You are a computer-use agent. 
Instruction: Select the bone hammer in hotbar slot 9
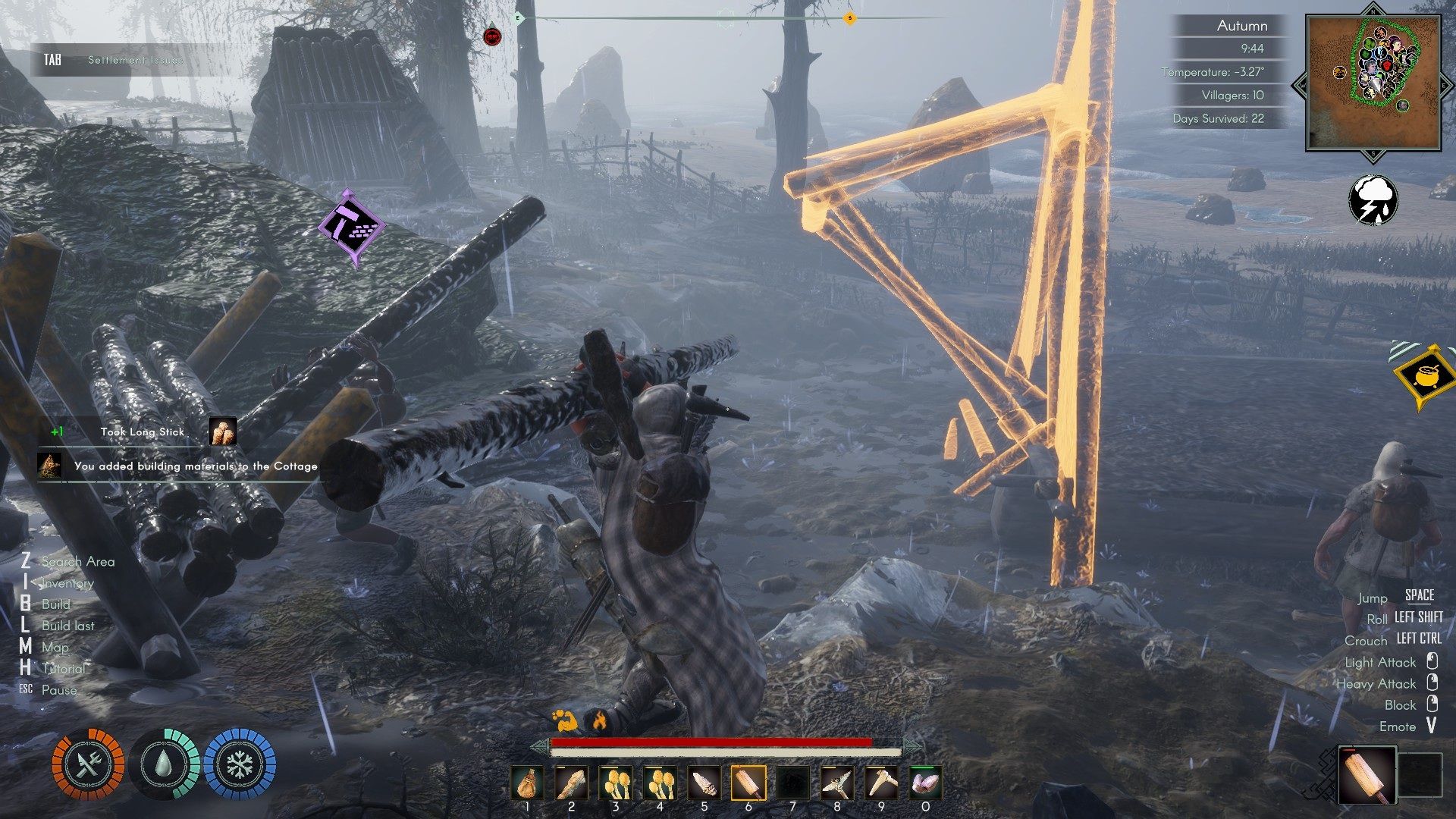tap(881, 783)
